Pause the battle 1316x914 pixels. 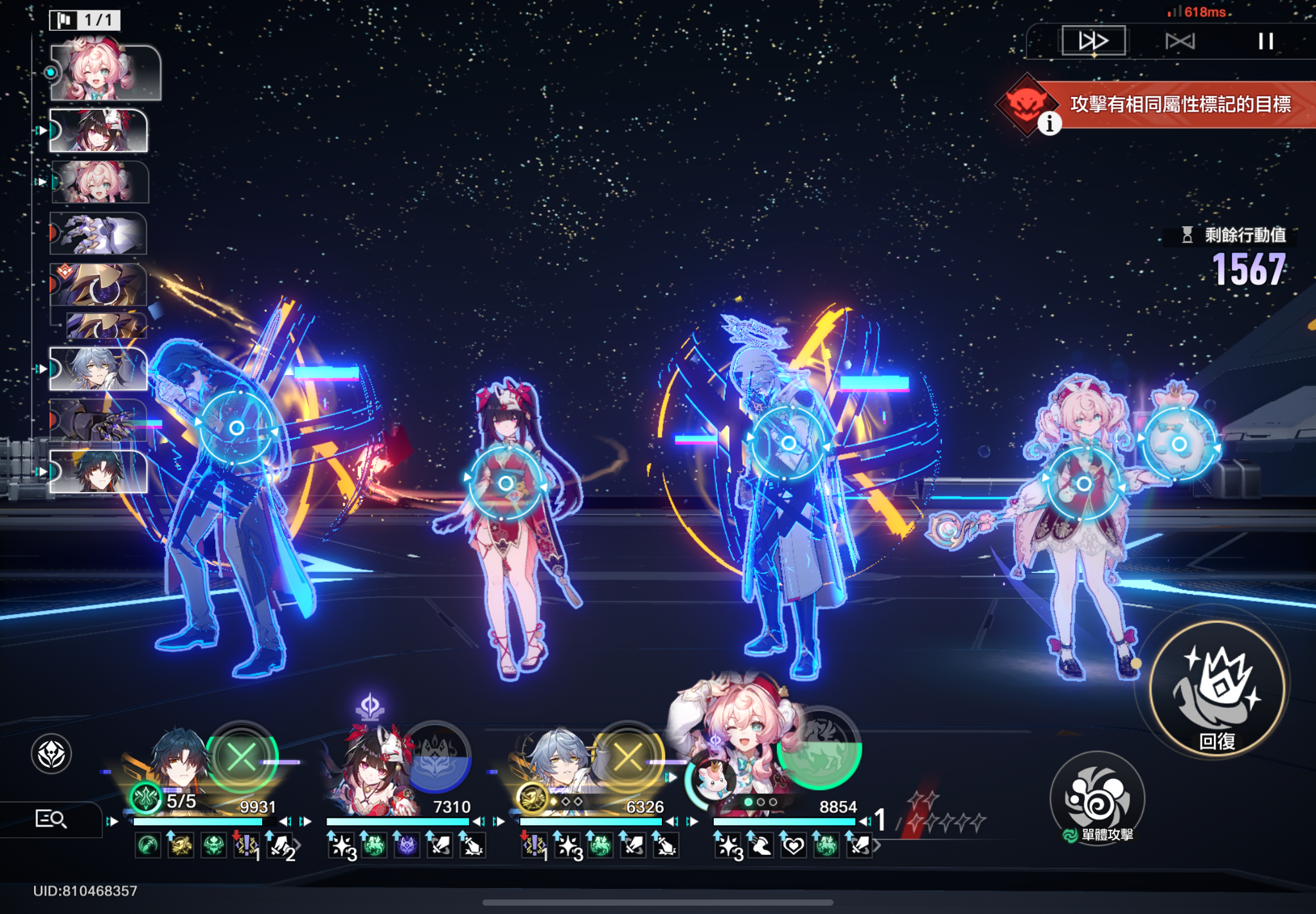tap(1265, 41)
